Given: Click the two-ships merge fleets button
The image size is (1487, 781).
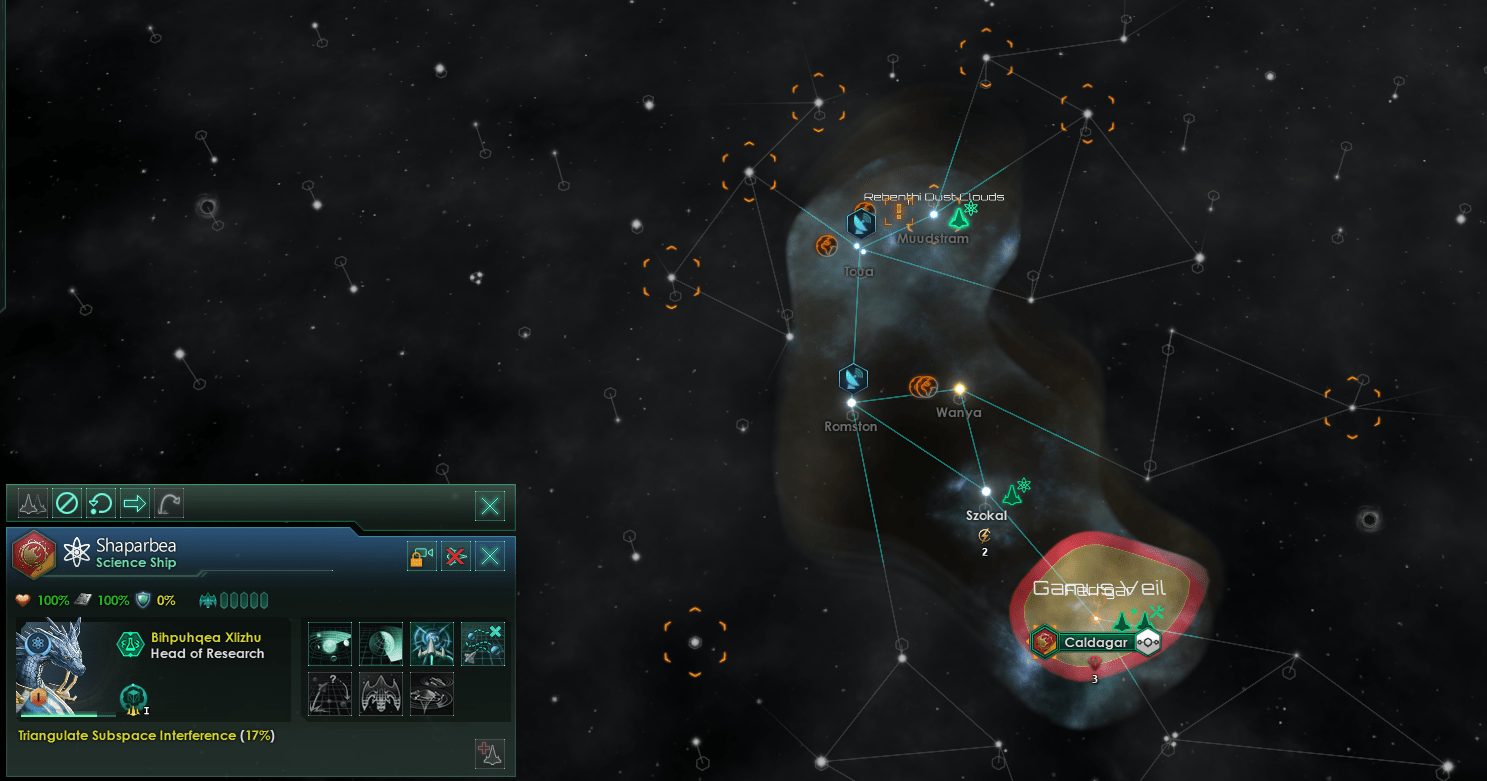Looking at the screenshot, I should pyautogui.click(x=33, y=504).
